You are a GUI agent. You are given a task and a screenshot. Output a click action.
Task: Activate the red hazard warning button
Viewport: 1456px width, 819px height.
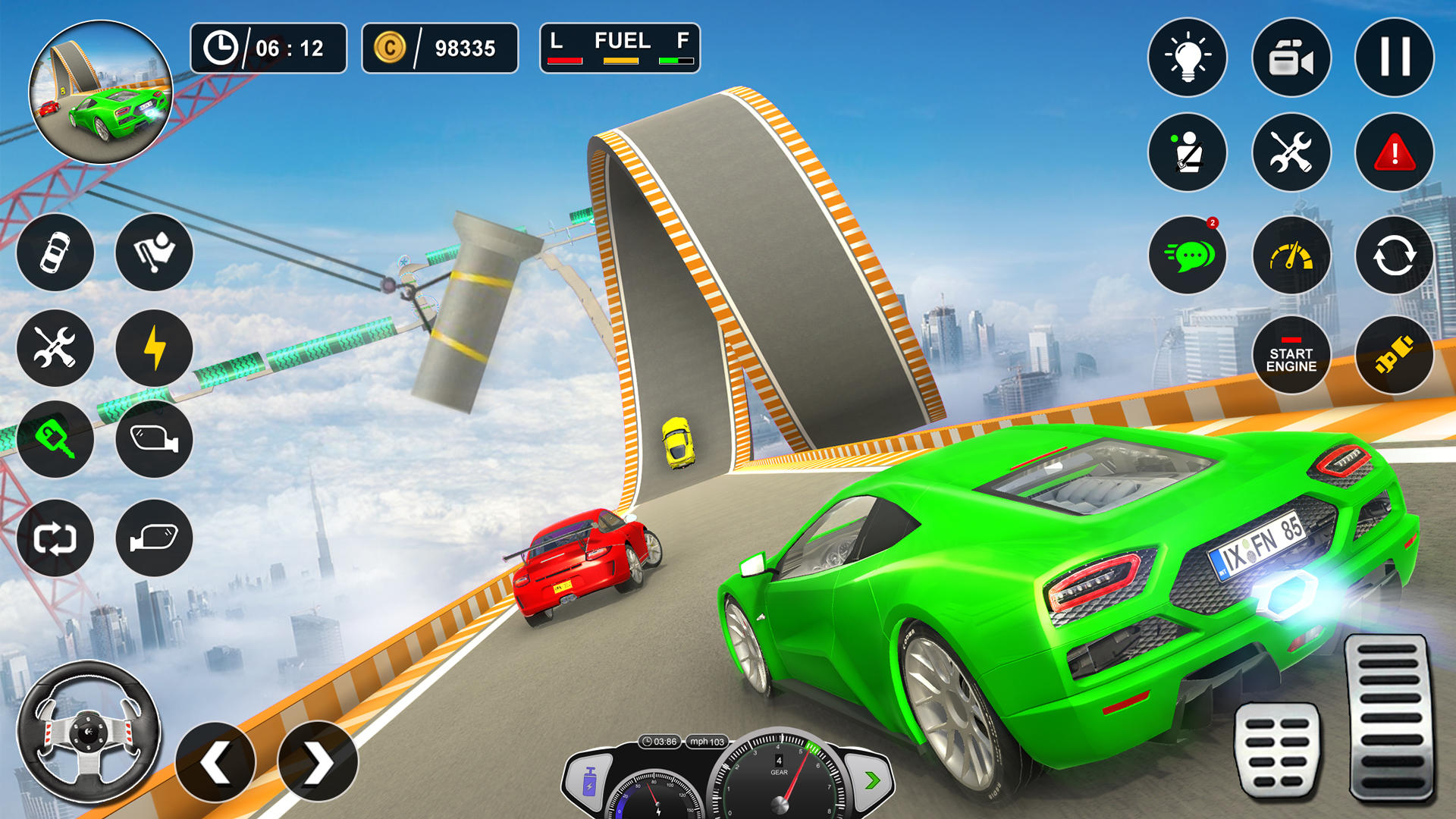click(x=1394, y=152)
